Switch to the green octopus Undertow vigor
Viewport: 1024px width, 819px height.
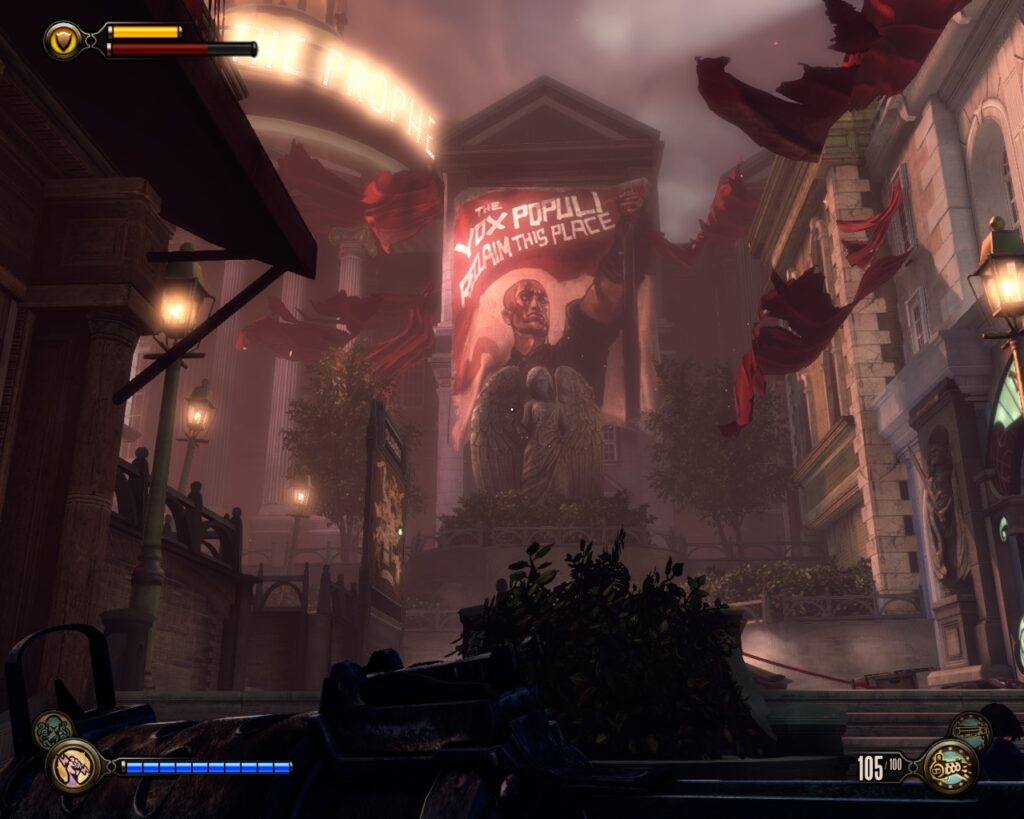[53, 730]
